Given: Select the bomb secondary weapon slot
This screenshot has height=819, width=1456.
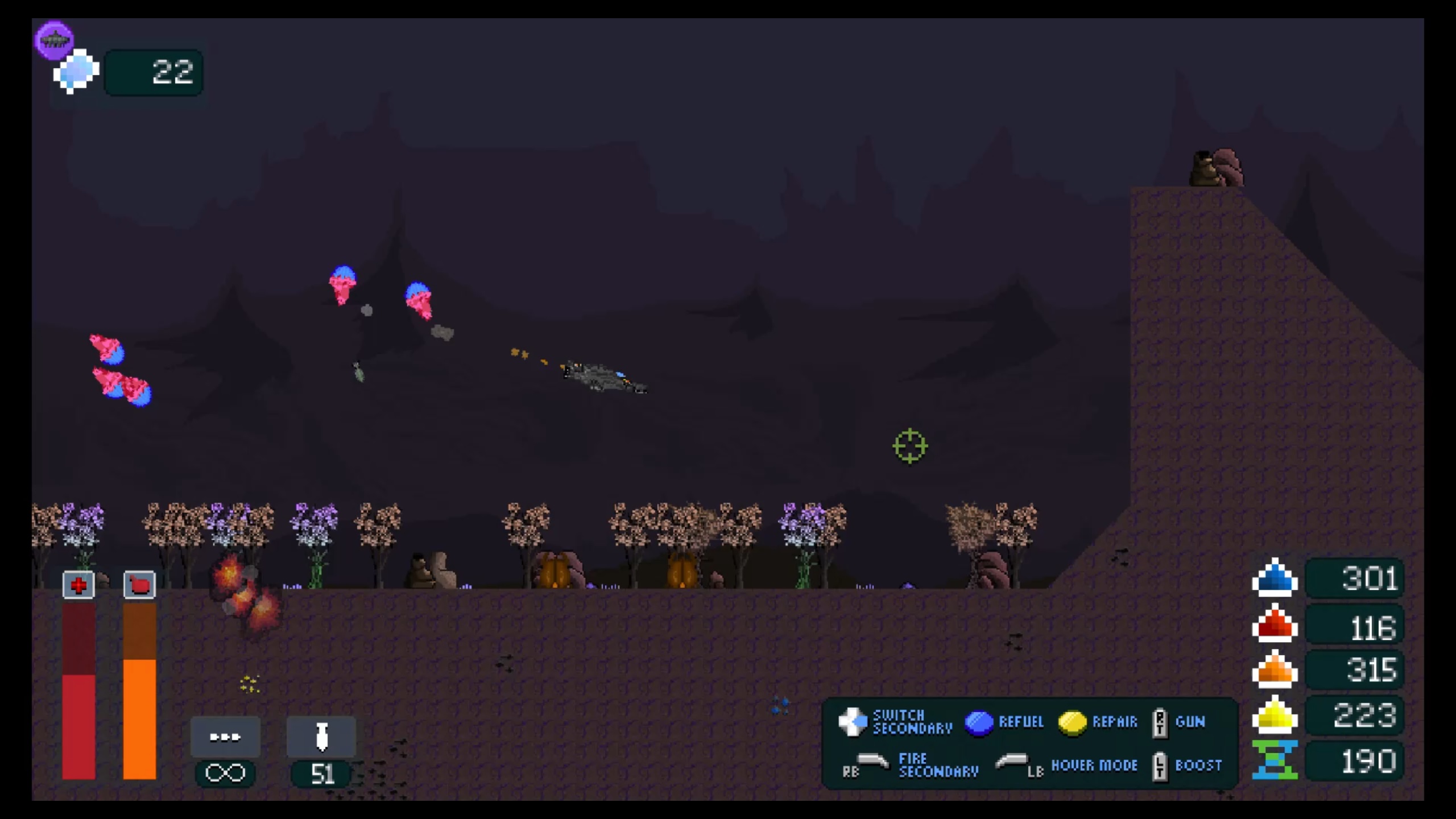Looking at the screenshot, I should click(321, 737).
